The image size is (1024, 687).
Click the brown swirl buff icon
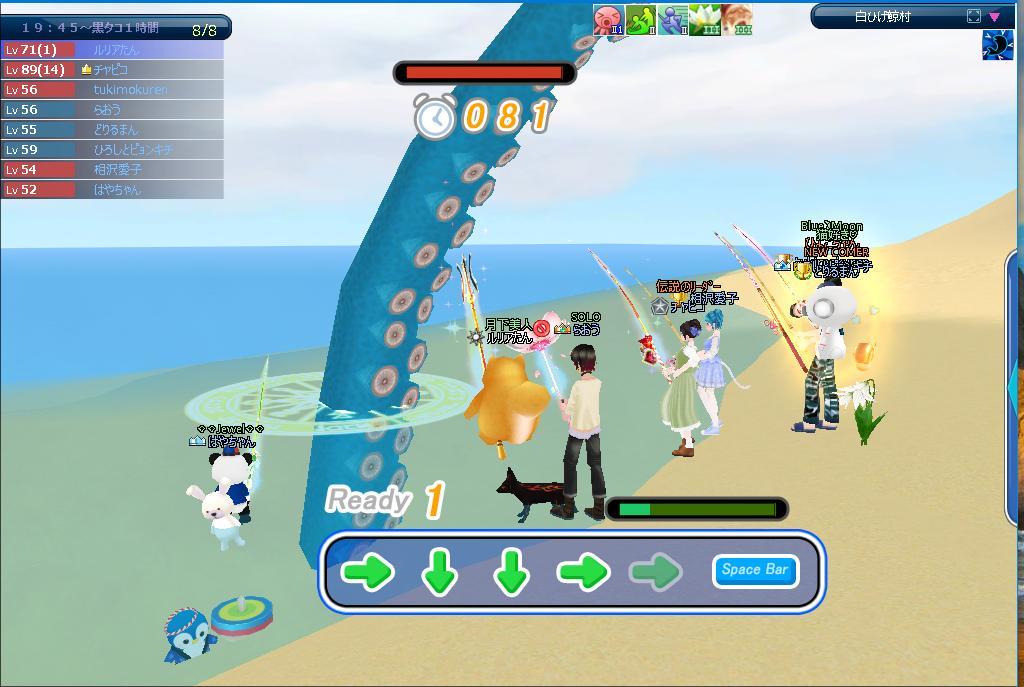pyautogui.click(x=737, y=21)
